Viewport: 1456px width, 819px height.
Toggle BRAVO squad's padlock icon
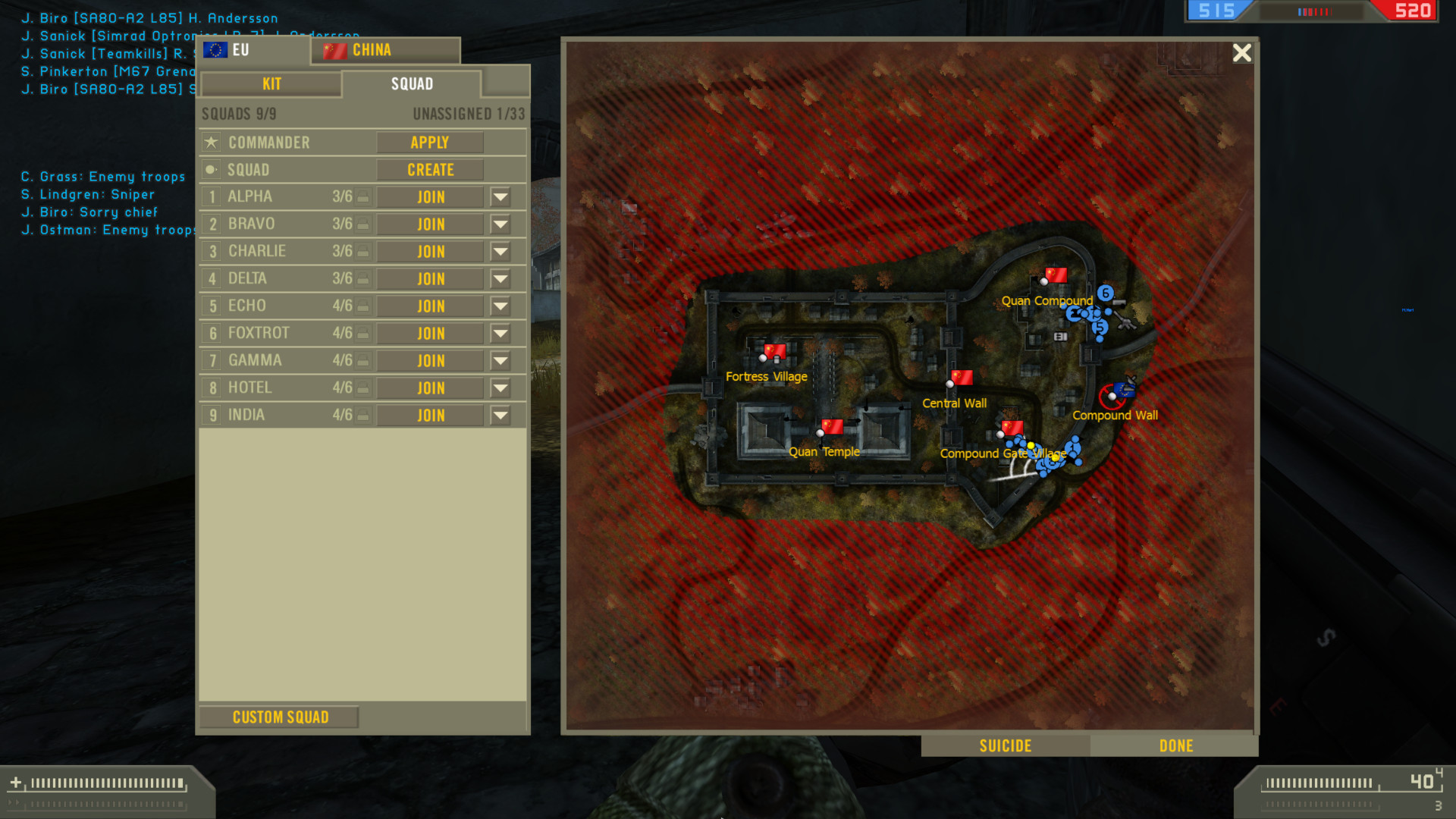(x=363, y=224)
